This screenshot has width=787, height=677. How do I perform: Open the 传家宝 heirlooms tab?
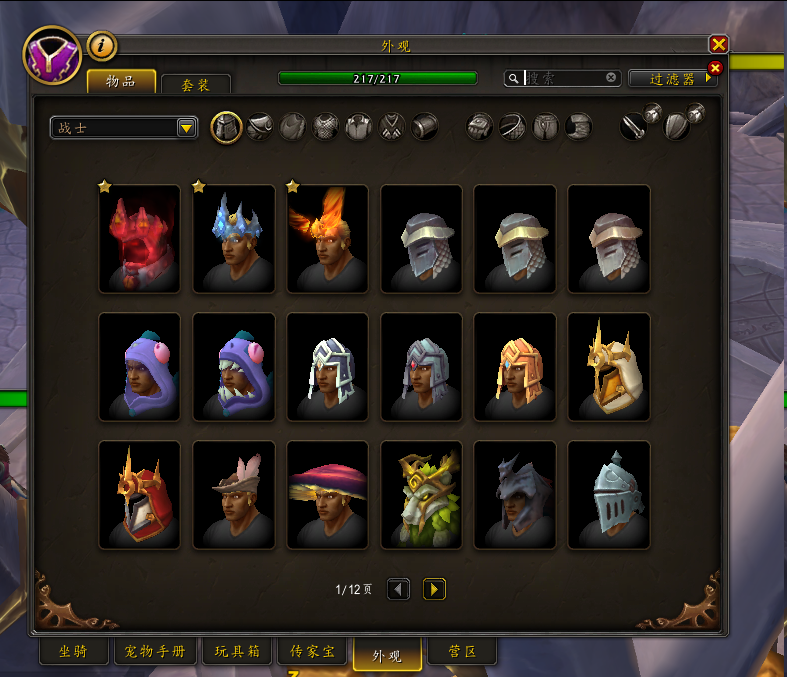coord(313,652)
